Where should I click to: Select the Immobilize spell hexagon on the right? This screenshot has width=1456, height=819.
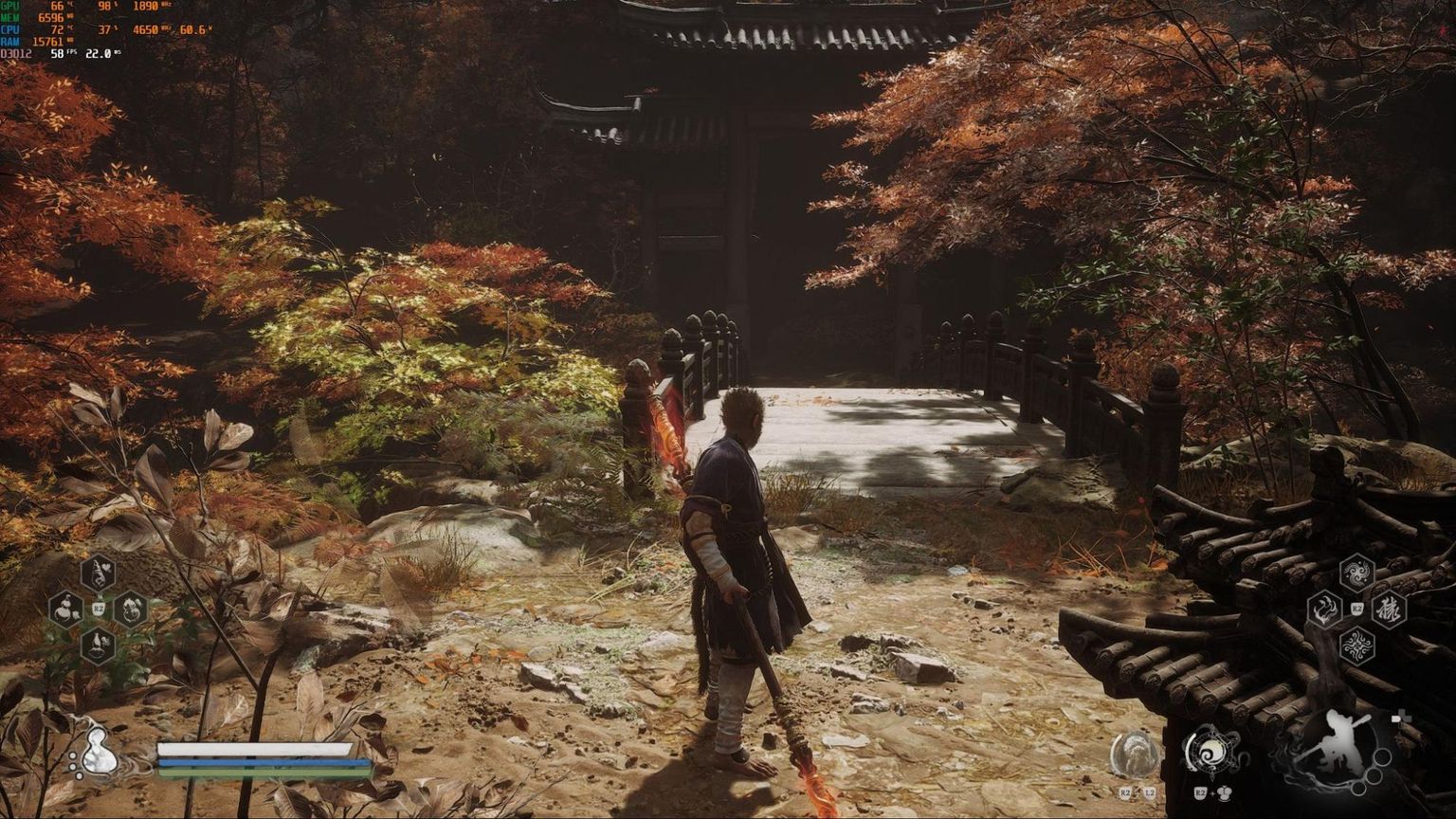point(1324,609)
